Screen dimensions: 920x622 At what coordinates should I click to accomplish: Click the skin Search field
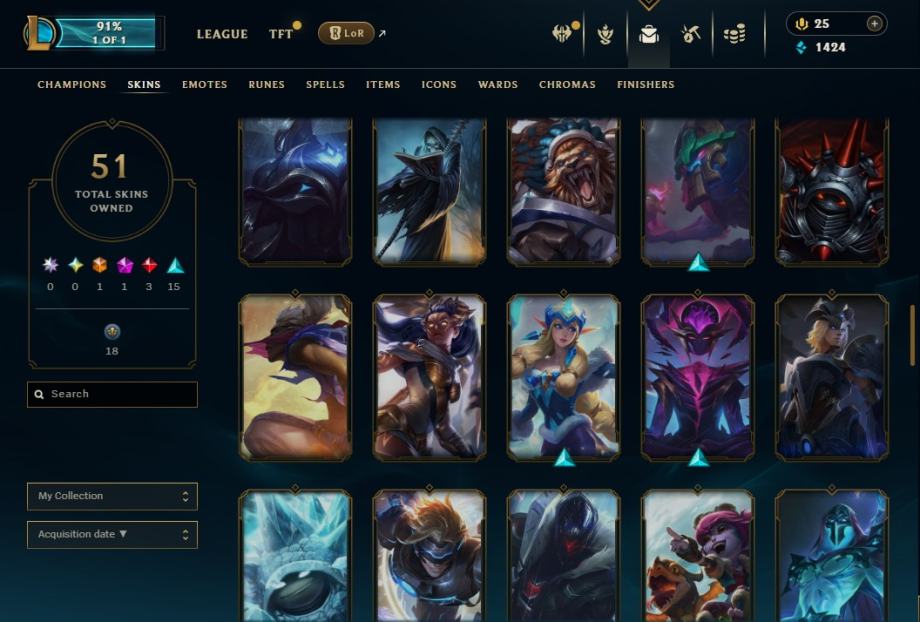[x=112, y=394]
